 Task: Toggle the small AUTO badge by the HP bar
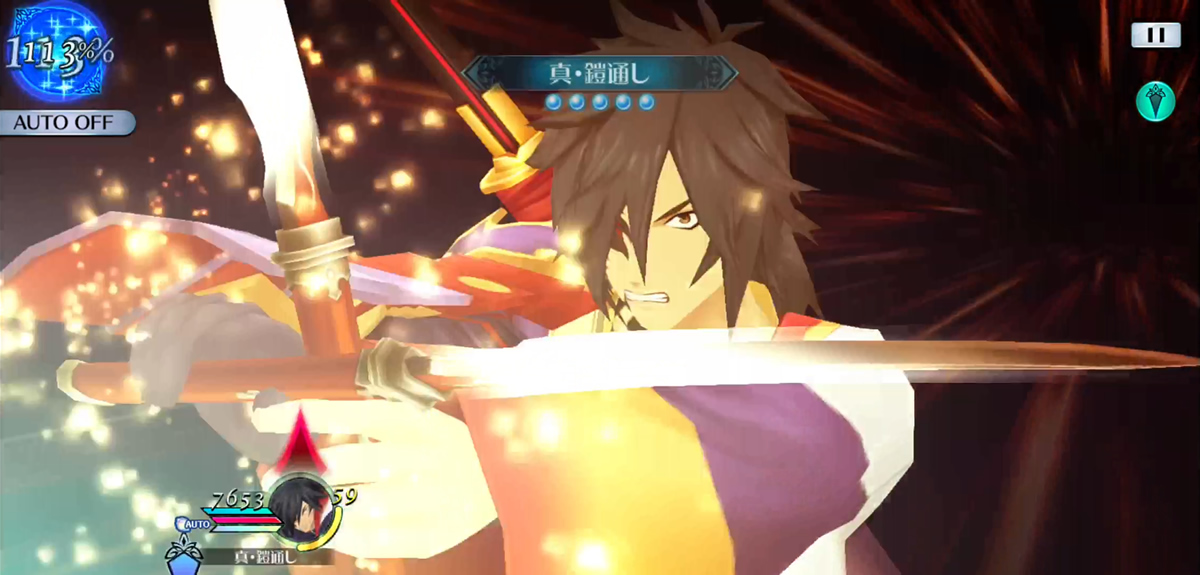(x=196, y=523)
